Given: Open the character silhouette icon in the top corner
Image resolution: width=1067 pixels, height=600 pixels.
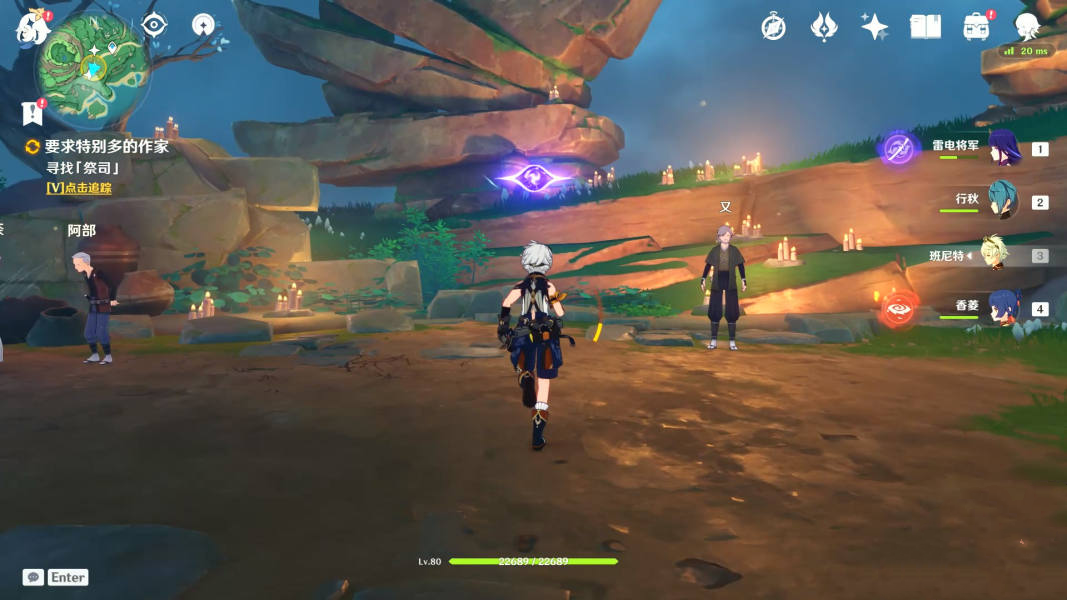Looking at the screenshot, I should [1026, 27].
